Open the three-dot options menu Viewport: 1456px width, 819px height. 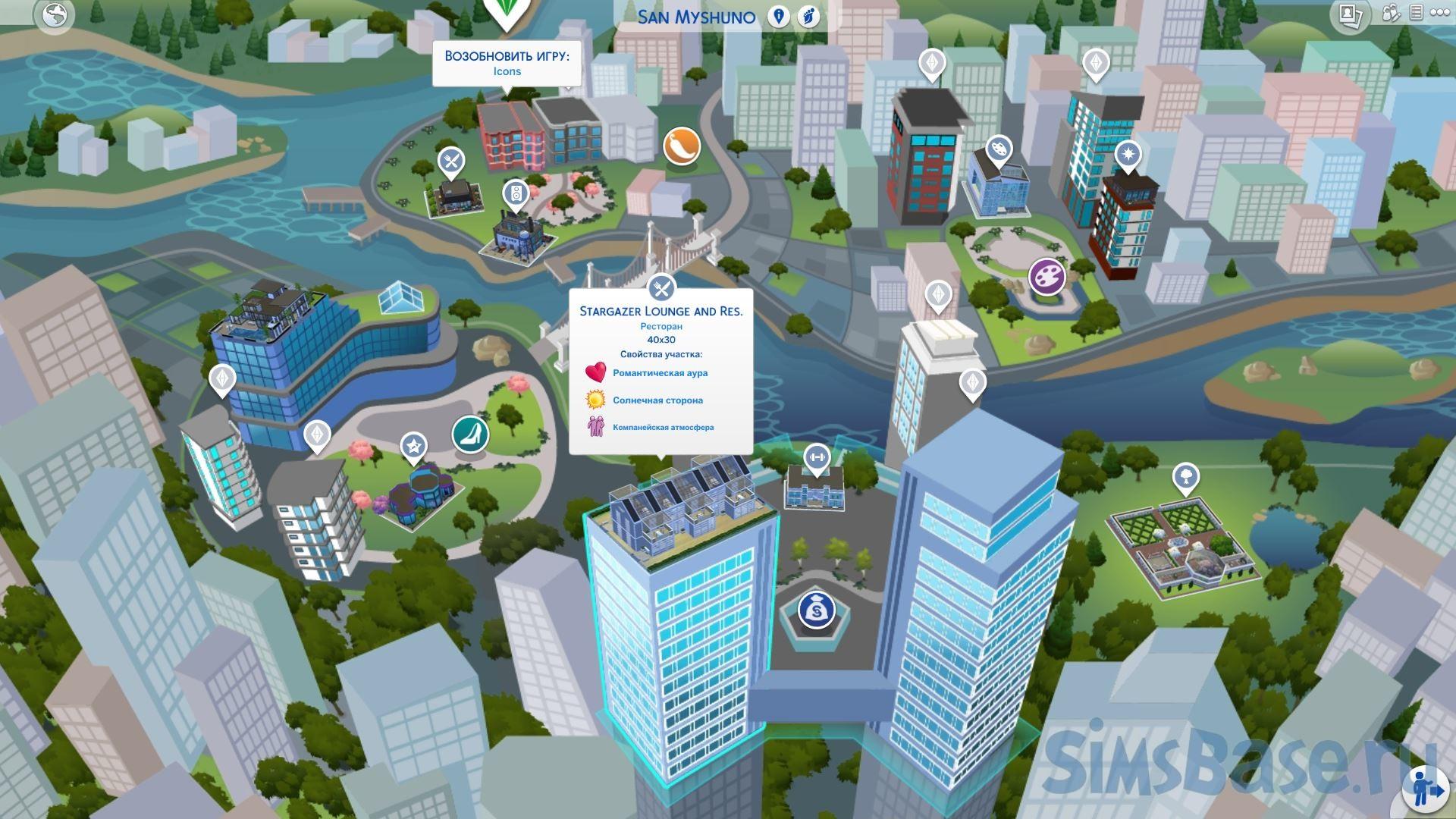pyautogui.click(x=1440, y=14)
